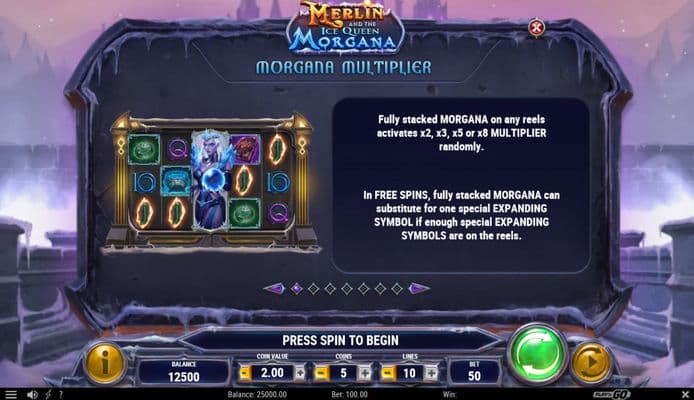Go to the previous paytable page
This screenshot has height=400, width=694.
point(274,288)
